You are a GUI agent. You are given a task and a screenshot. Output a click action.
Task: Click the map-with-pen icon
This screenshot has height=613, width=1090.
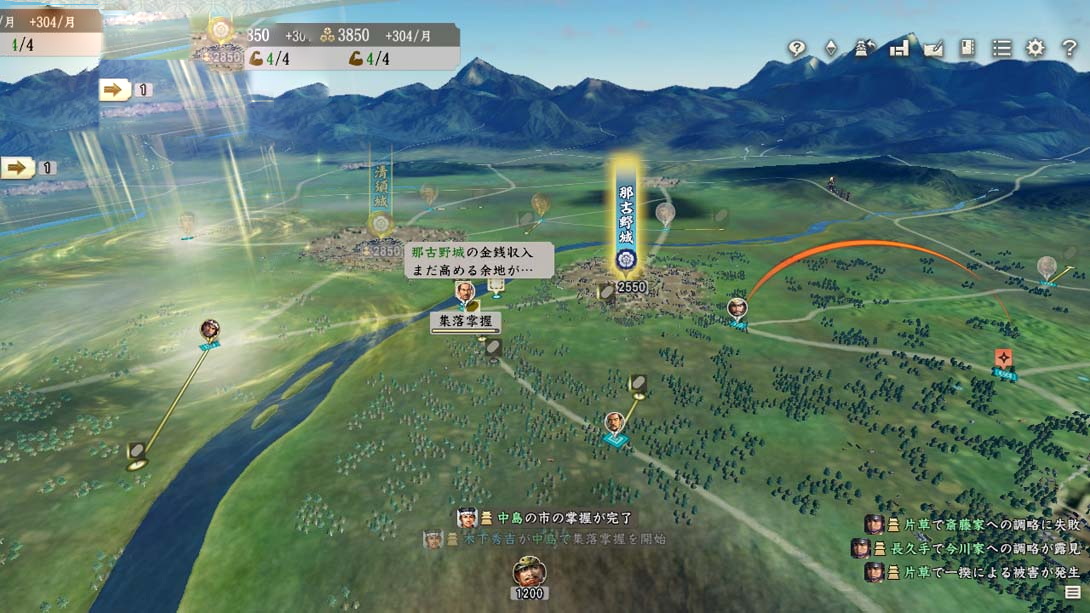click(x=933, y=49)
